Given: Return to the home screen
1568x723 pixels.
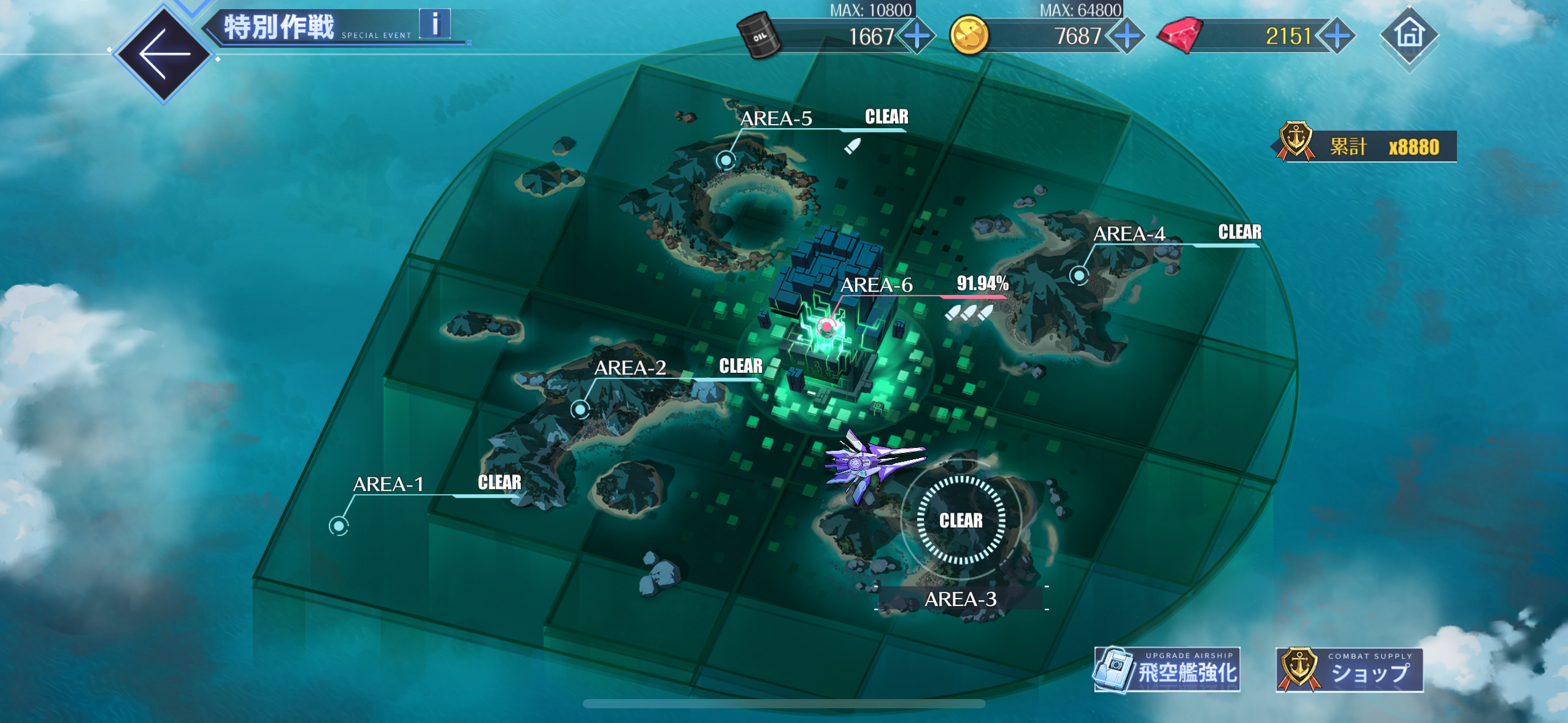Looking at the screenshot, I should (1409, 34).
